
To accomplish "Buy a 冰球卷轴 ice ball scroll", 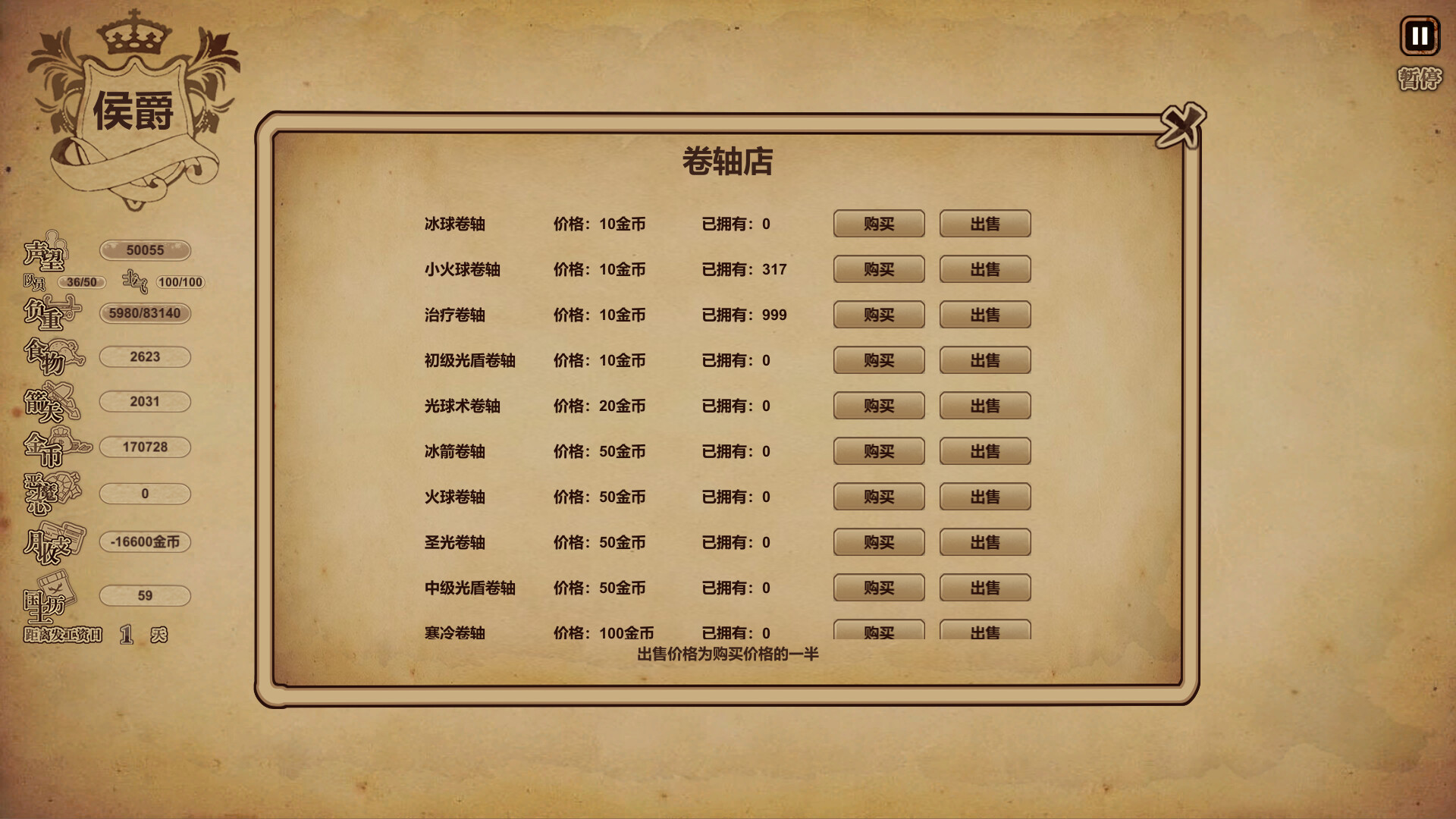I will (x=878, y=224).
